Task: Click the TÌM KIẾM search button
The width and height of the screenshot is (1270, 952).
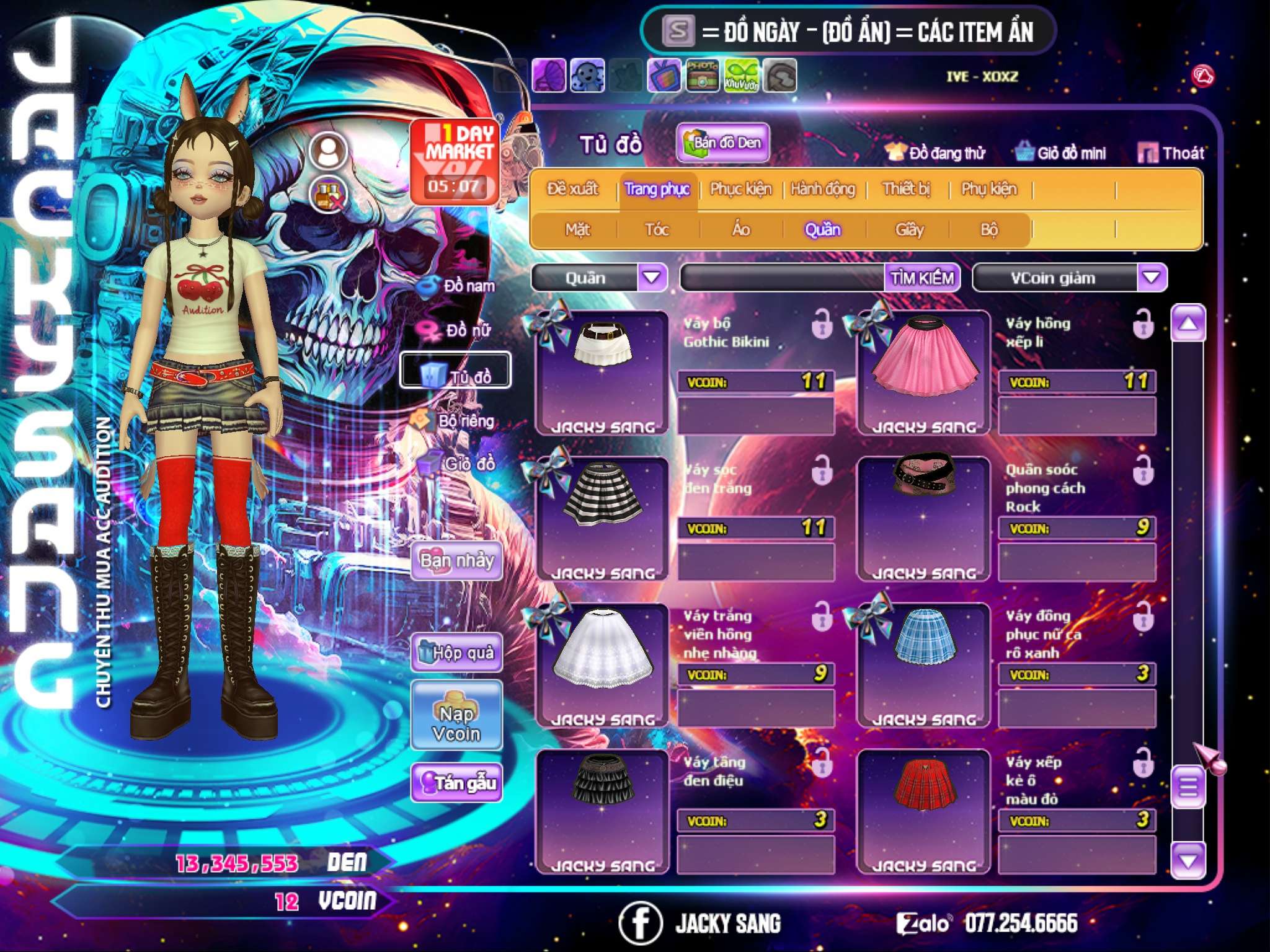Action: pos(921,278)
